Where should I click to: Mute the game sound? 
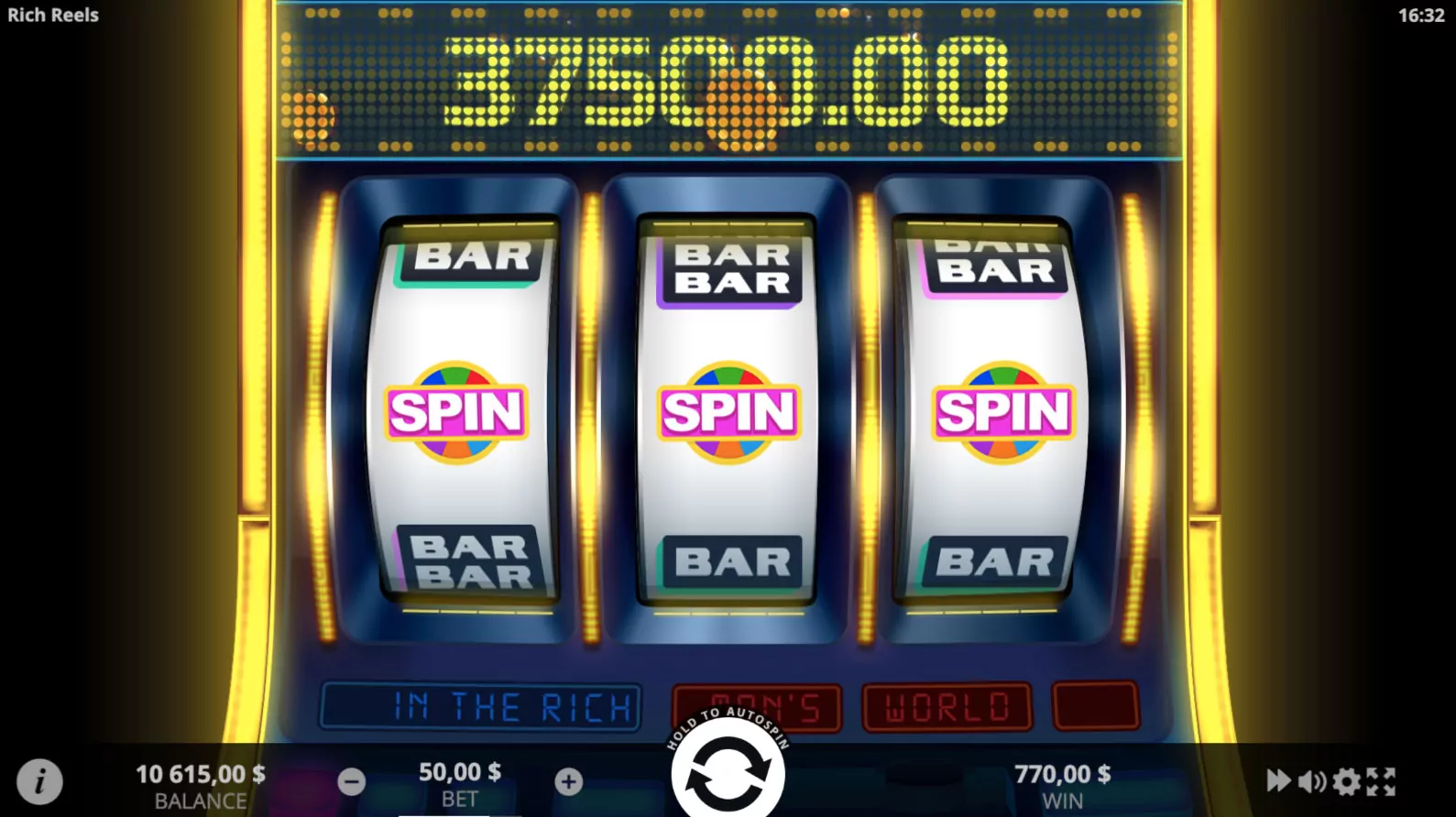pos(1312,780)
